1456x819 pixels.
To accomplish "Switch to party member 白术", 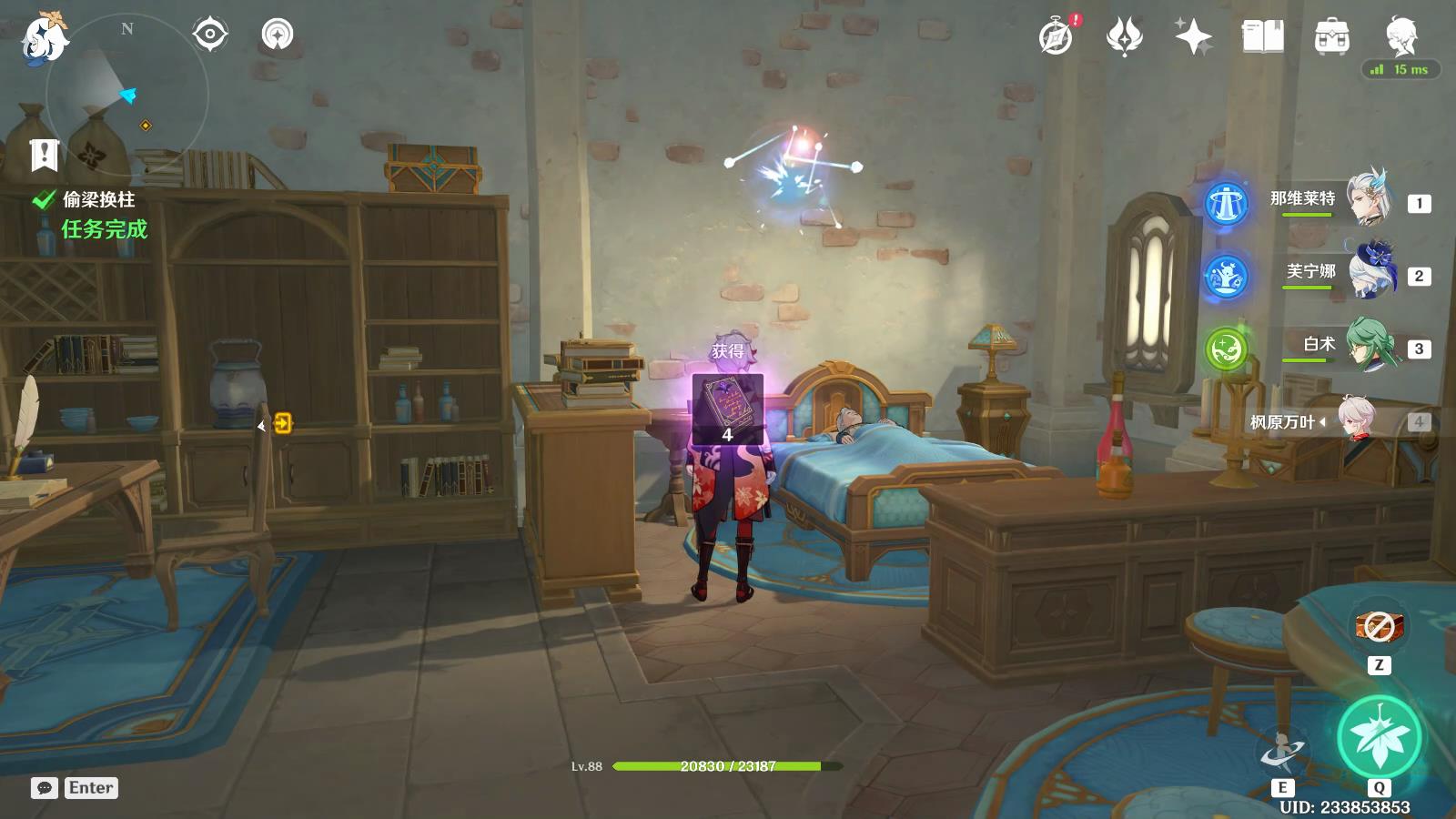I will click(x=1368, y=345).
